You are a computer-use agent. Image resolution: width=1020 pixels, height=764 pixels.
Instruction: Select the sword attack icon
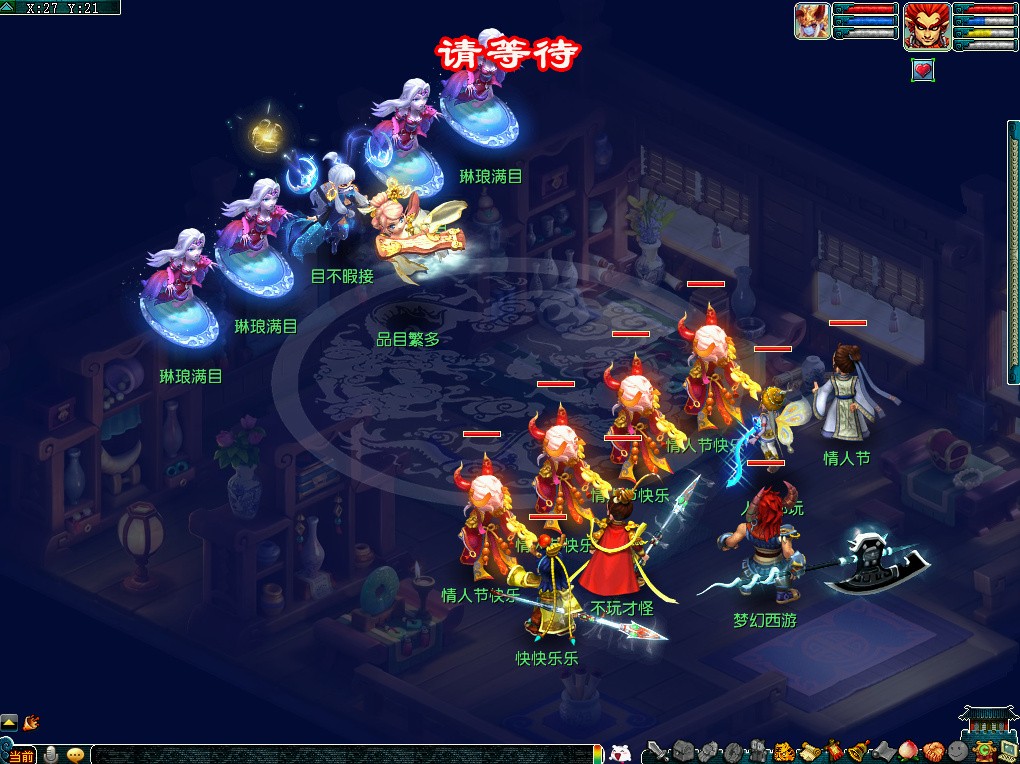click(x=657, y=751)
